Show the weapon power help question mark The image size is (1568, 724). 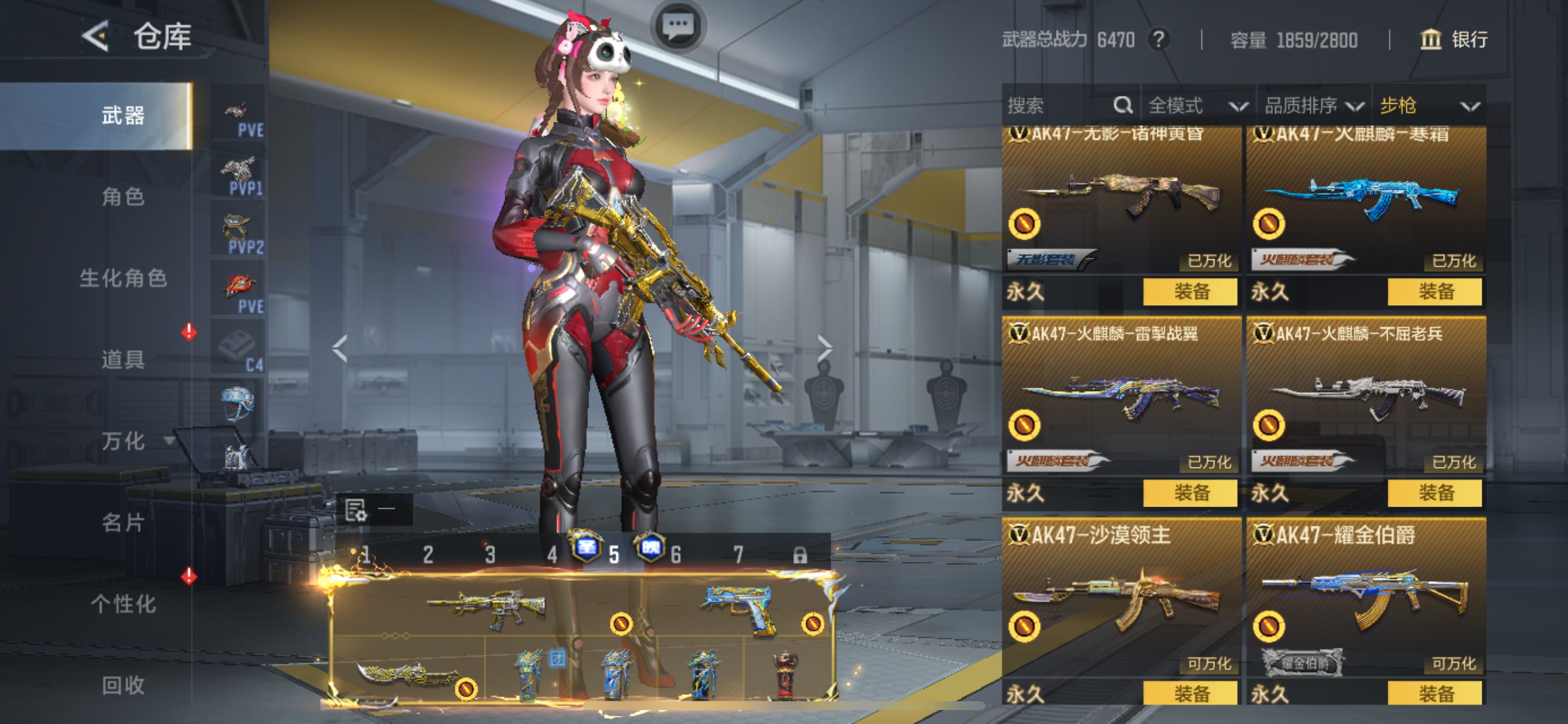(x=1158, y=40)
